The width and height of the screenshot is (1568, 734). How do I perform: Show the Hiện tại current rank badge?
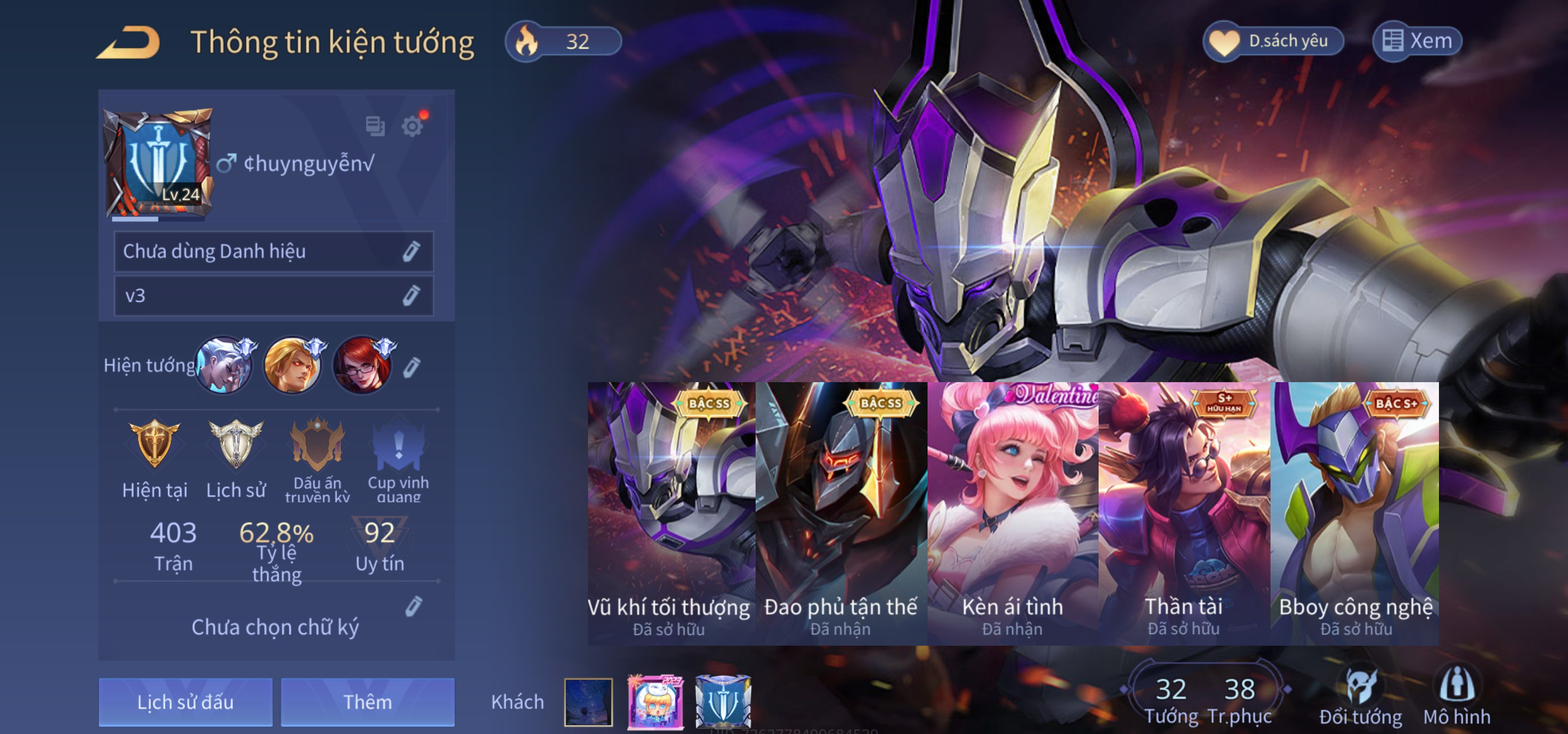(155, 457)
